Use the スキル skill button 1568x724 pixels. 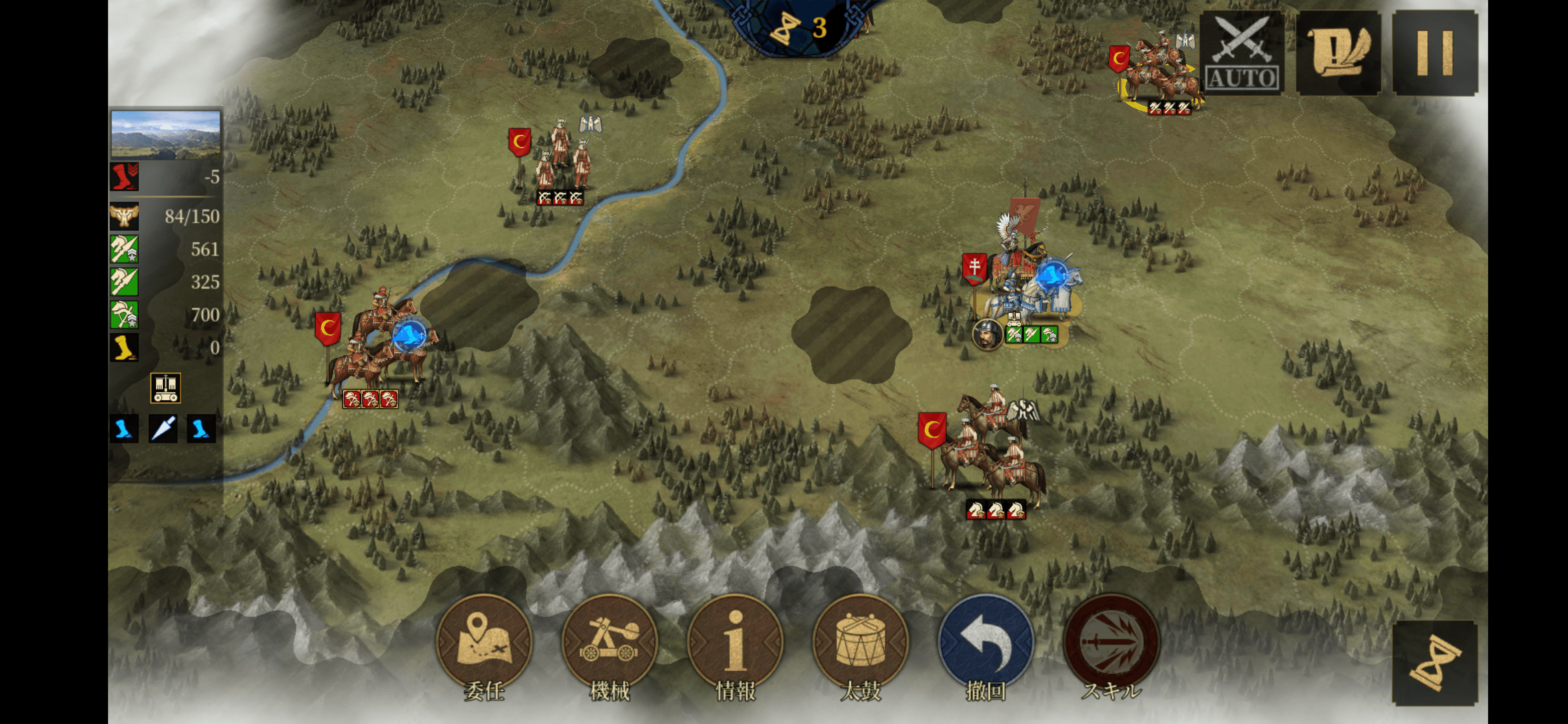[1112, 643]
